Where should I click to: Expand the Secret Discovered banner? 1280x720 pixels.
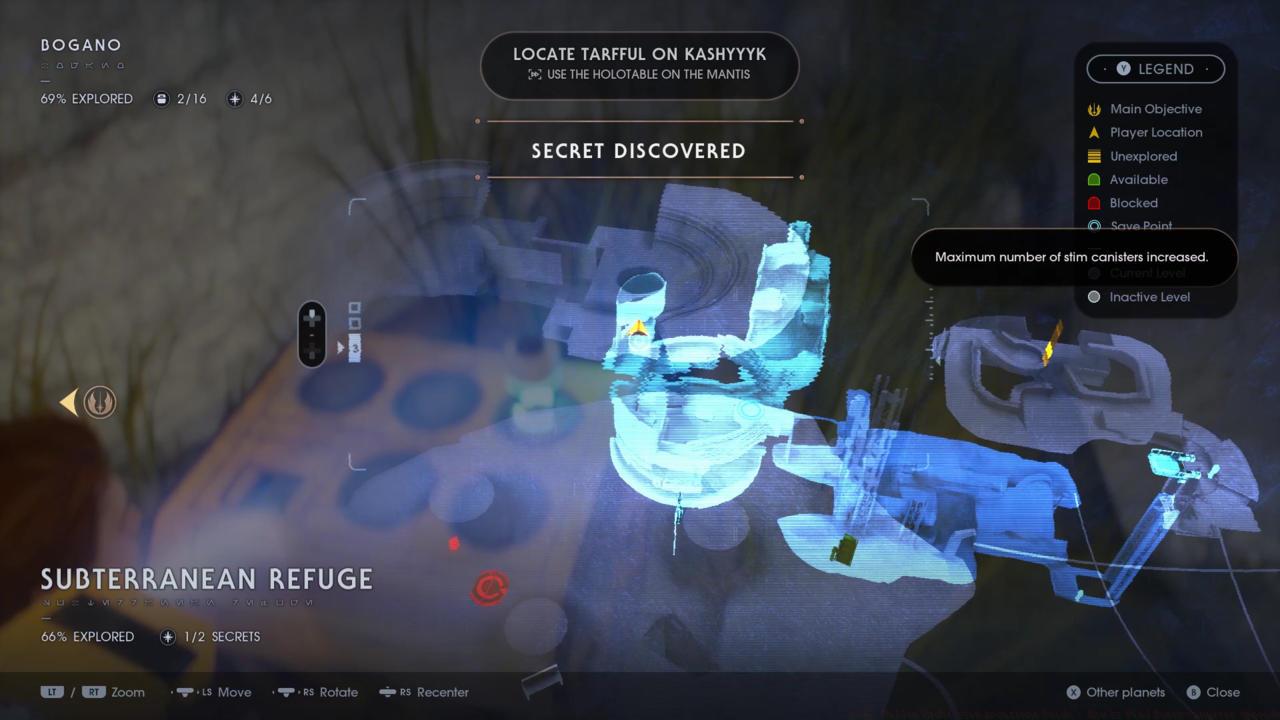(639, 151)
